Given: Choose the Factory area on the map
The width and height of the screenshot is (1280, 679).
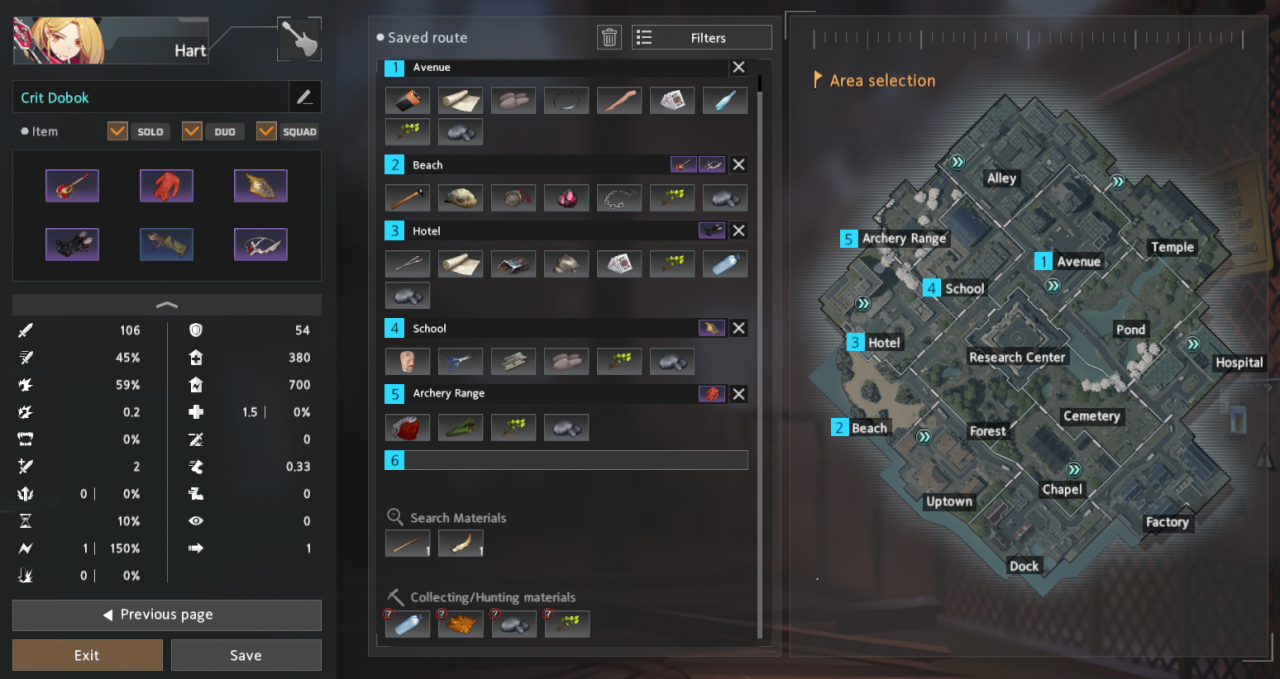Looking at the screenshot, I should point(1167,522).
